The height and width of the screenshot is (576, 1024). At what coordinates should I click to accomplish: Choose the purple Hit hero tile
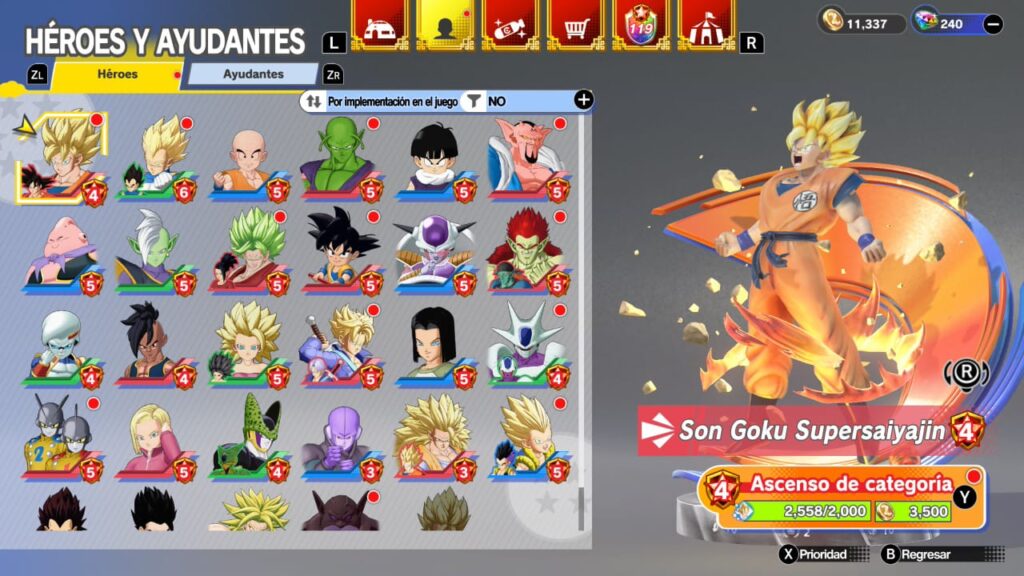tap(341, 437)
